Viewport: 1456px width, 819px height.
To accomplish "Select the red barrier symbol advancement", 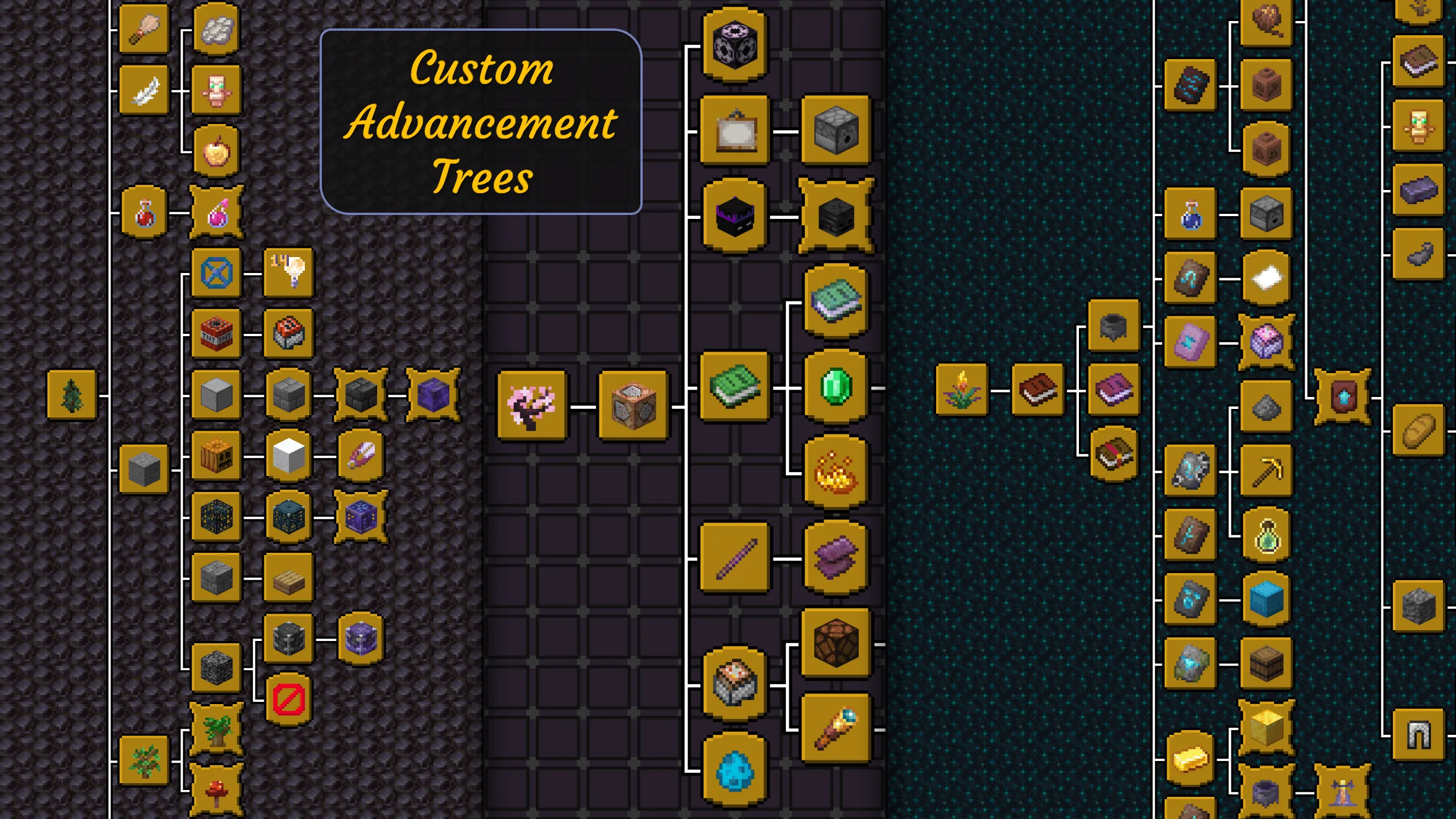I will tap(288, 699).
